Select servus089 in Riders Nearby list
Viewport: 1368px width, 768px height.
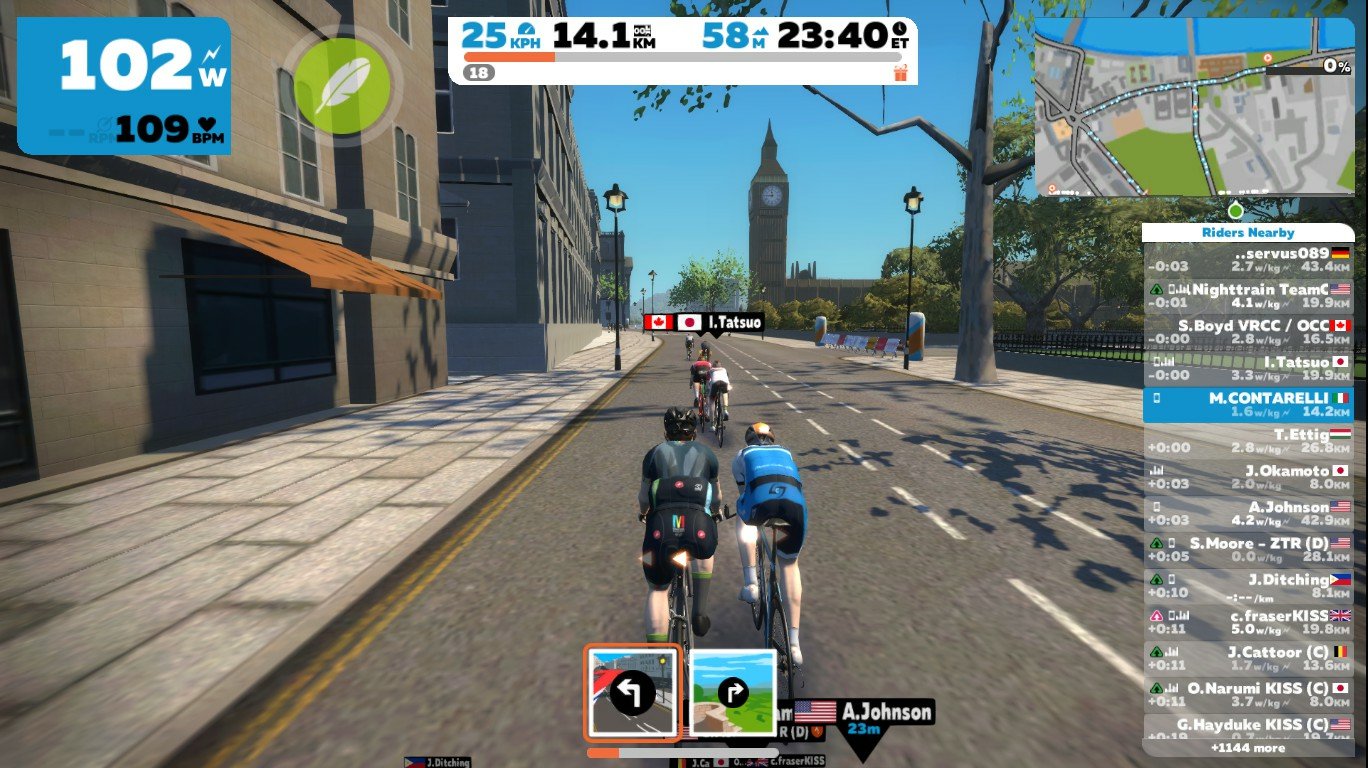(x=1248, y=260)
